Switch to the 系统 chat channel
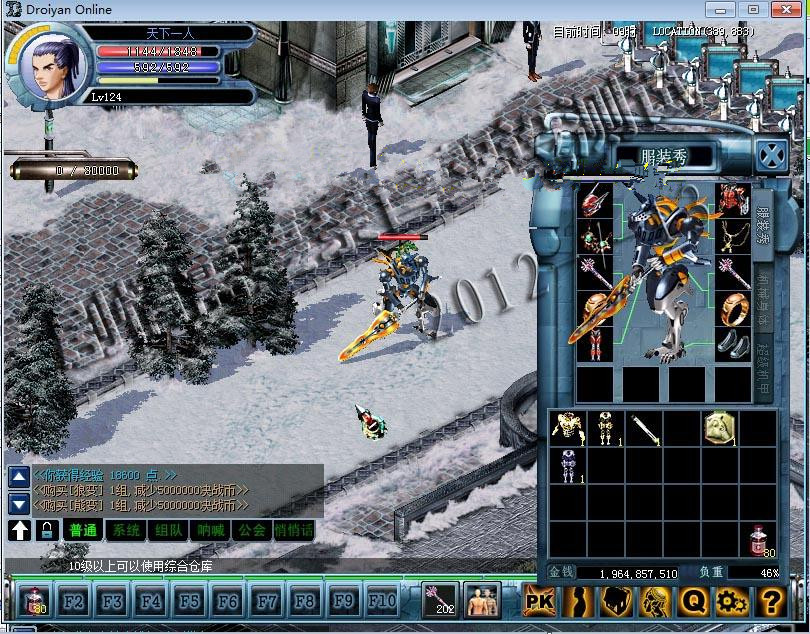This screenshot has height=634, width=810. point(126,530)
